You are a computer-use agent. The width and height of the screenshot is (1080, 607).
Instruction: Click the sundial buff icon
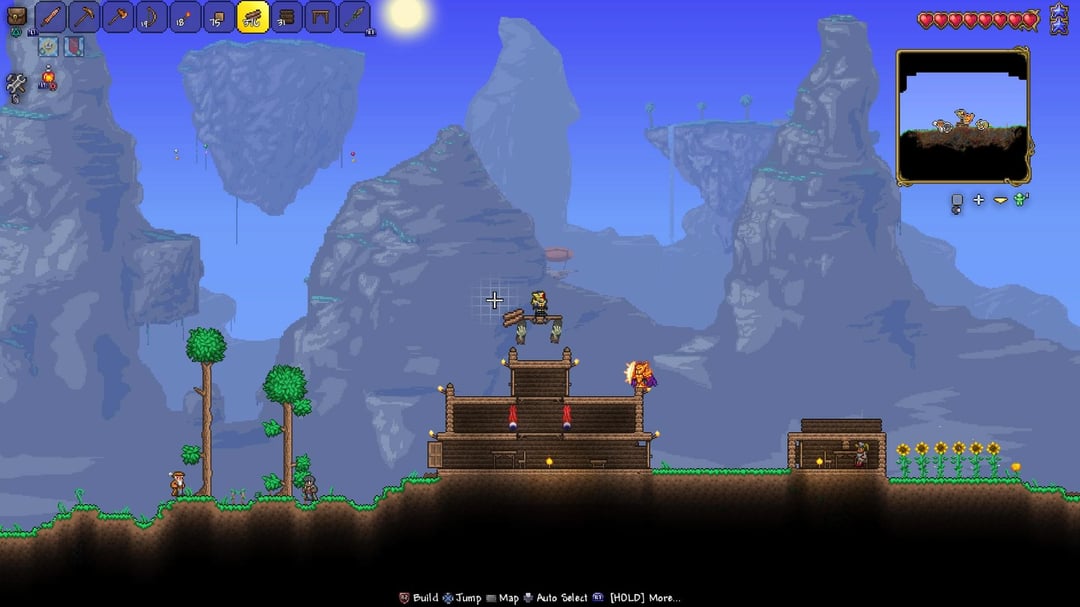(x=47, y=46)
